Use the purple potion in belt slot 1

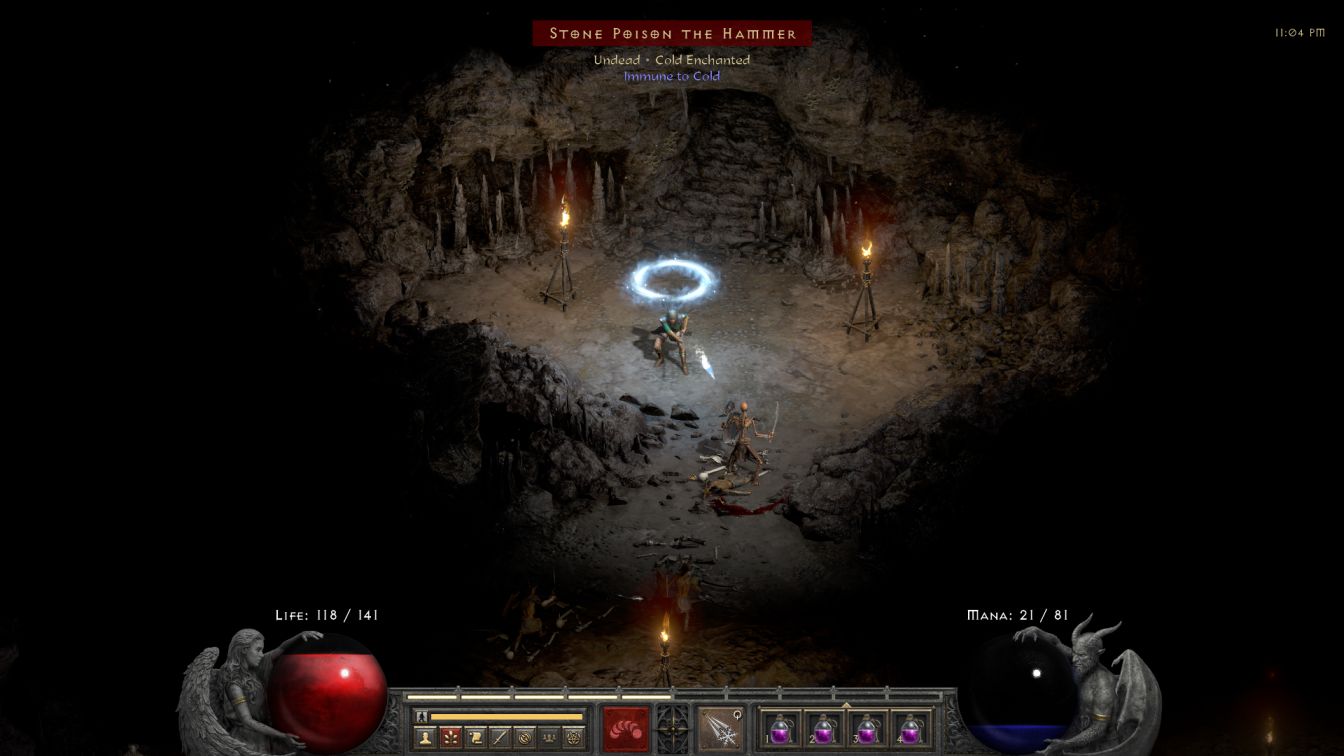click(x=781, y=727)
